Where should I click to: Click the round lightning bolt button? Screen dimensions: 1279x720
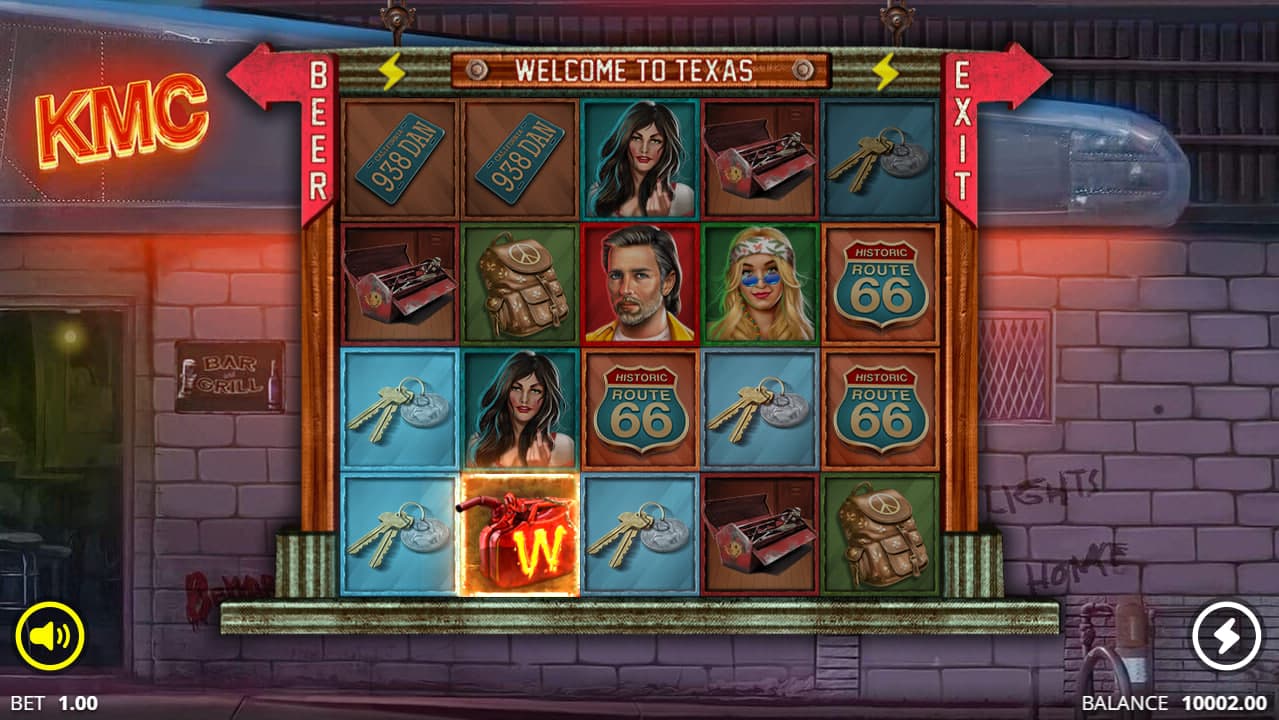(1226, 636)
